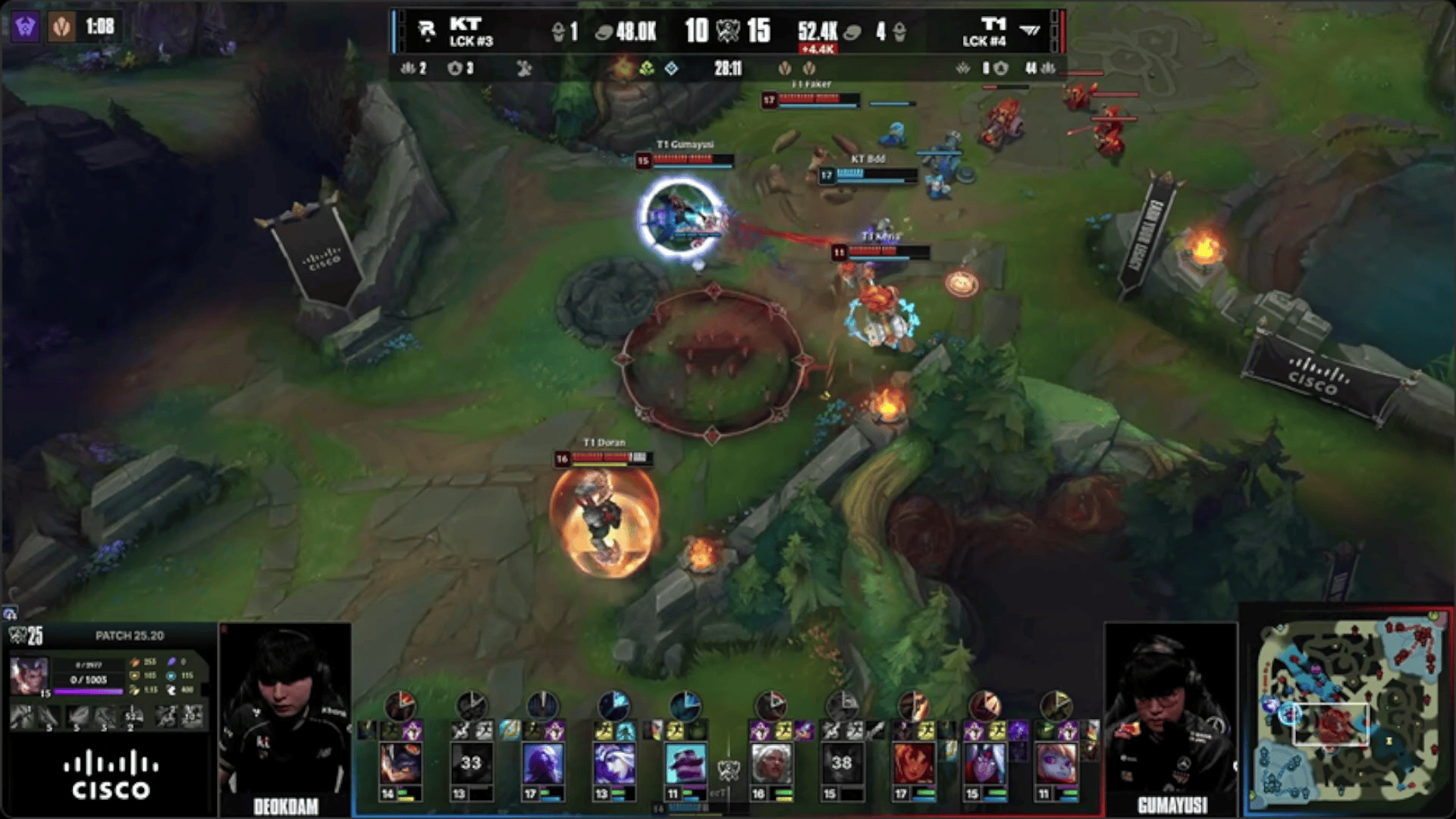This screenshot has height=819, width=1456.
Task: Select the dead champion portrait showing 38
Action: (x=842, y=764)
